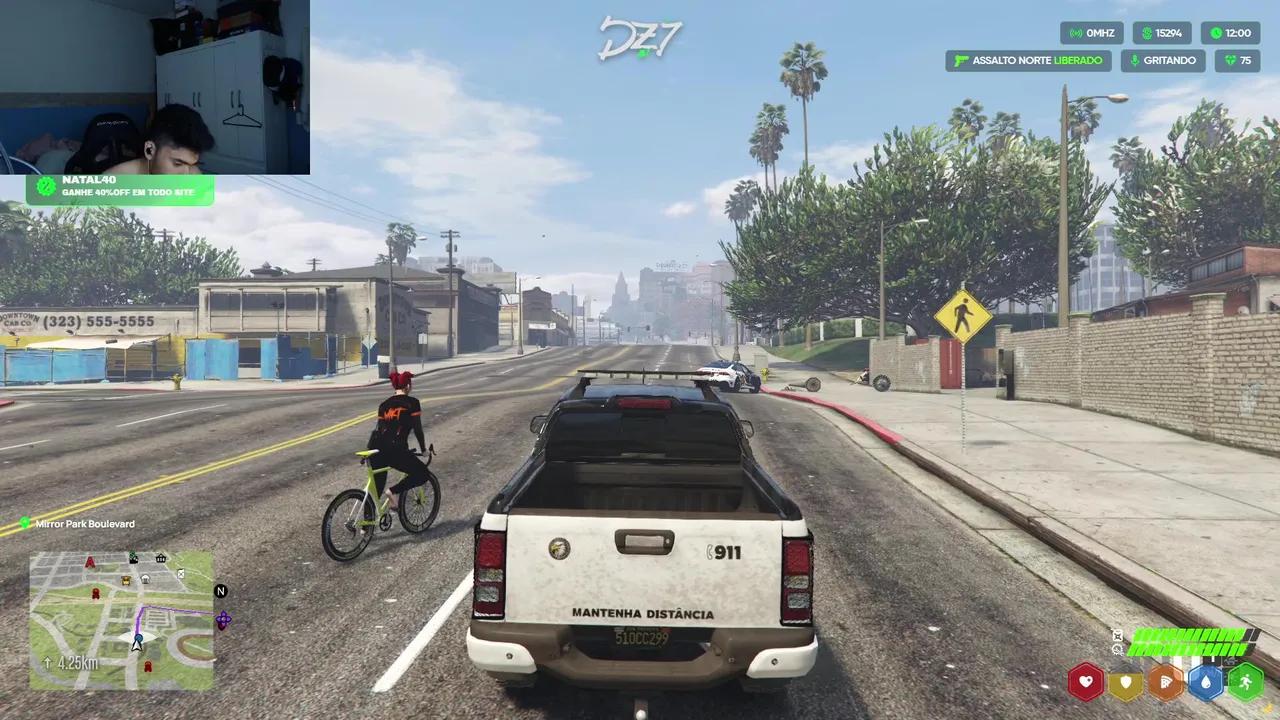Click the yellow armor shield icon
This screenshot has width=1280, height=720.
point(1126,681)
